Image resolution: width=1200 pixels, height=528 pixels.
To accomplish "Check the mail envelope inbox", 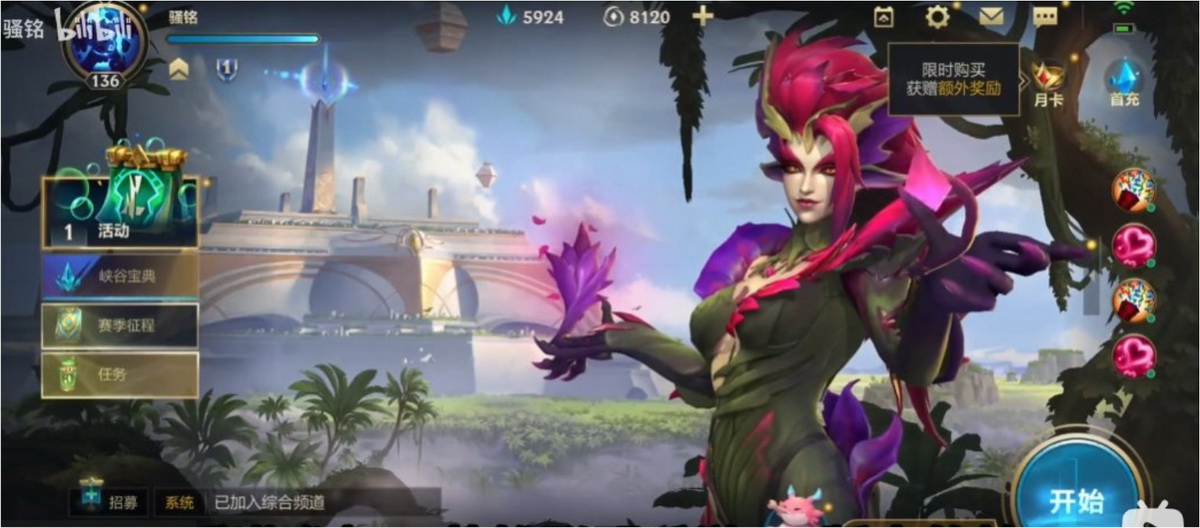I will (x=991, y=16).
